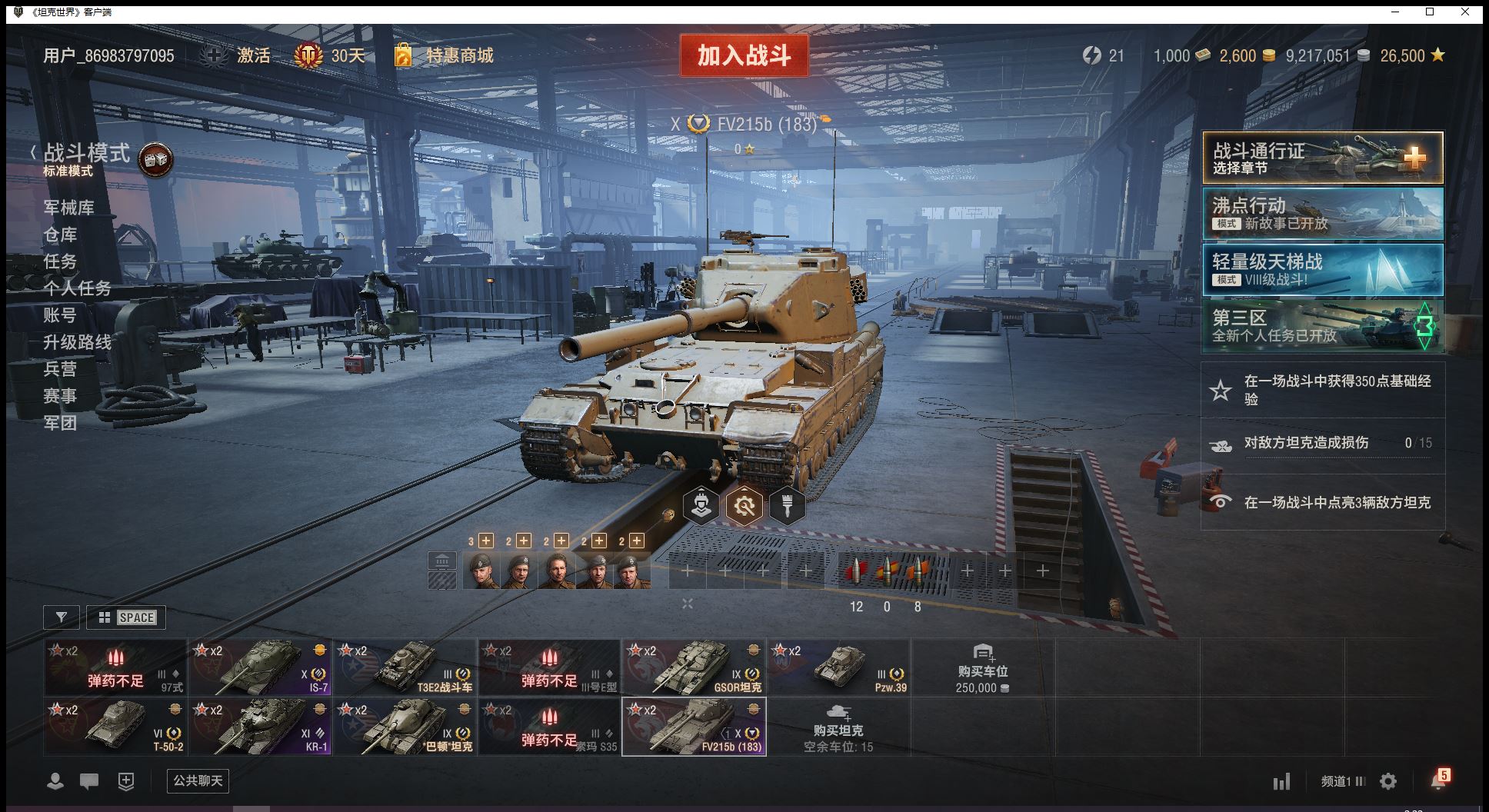Go to 任务 missions
1489x812 pixels.
pyautogui.click(x=60, y=261)
